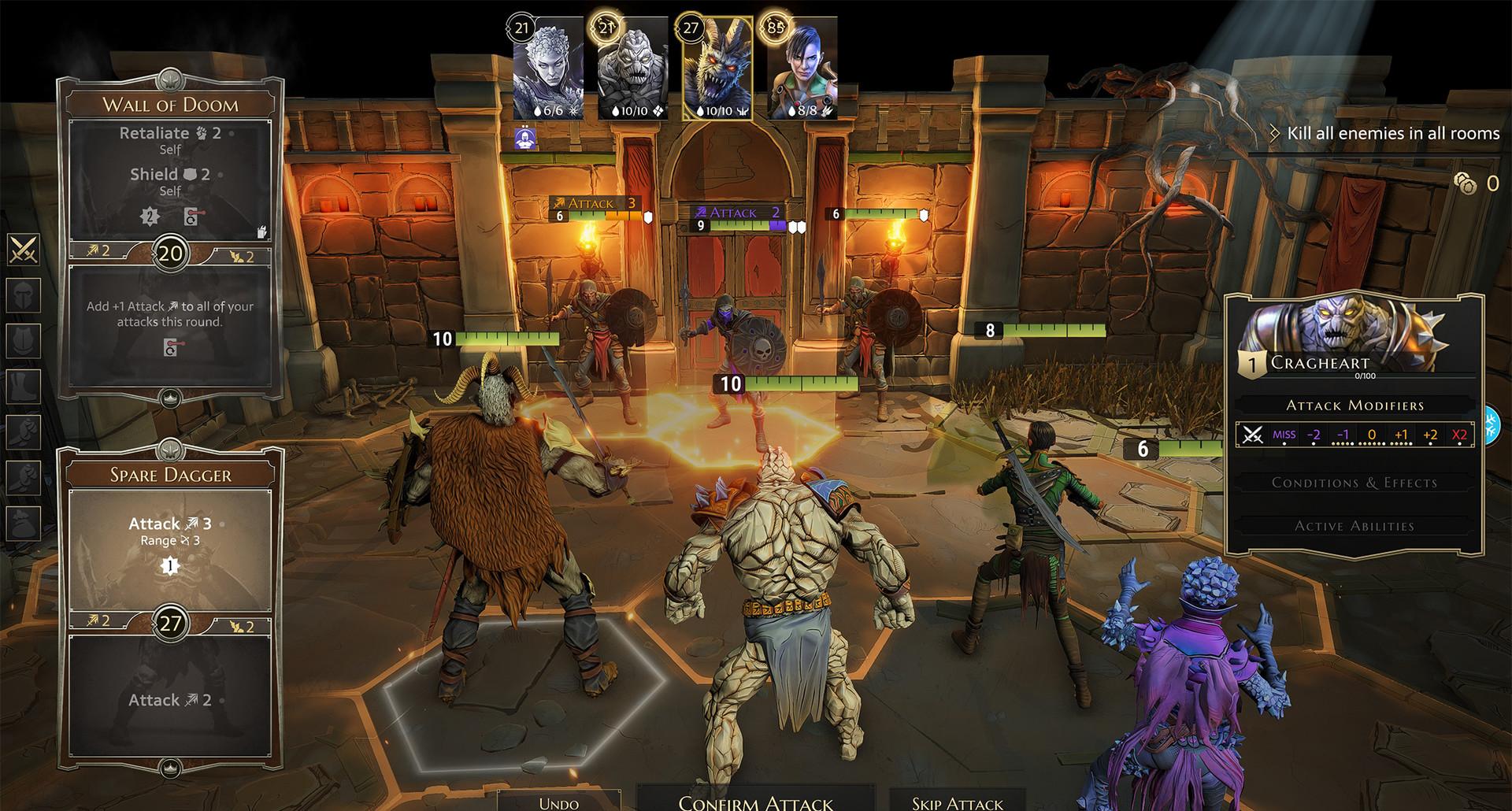The width and height of the screenshot is (1512, 811).
Task: Show the Active Abilities section
Action: (x=1354, y=526)
